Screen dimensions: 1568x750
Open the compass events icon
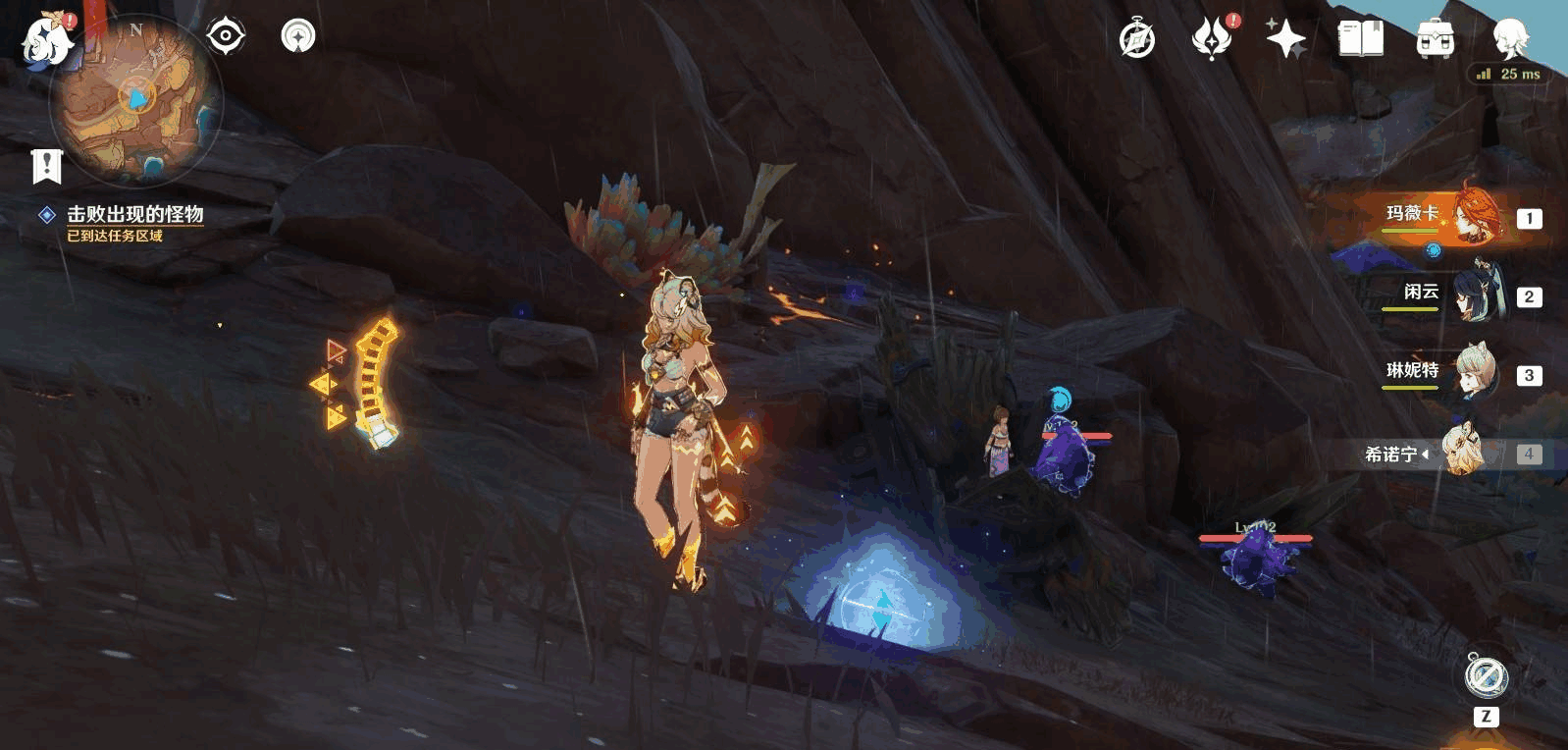pos(1137,40)
